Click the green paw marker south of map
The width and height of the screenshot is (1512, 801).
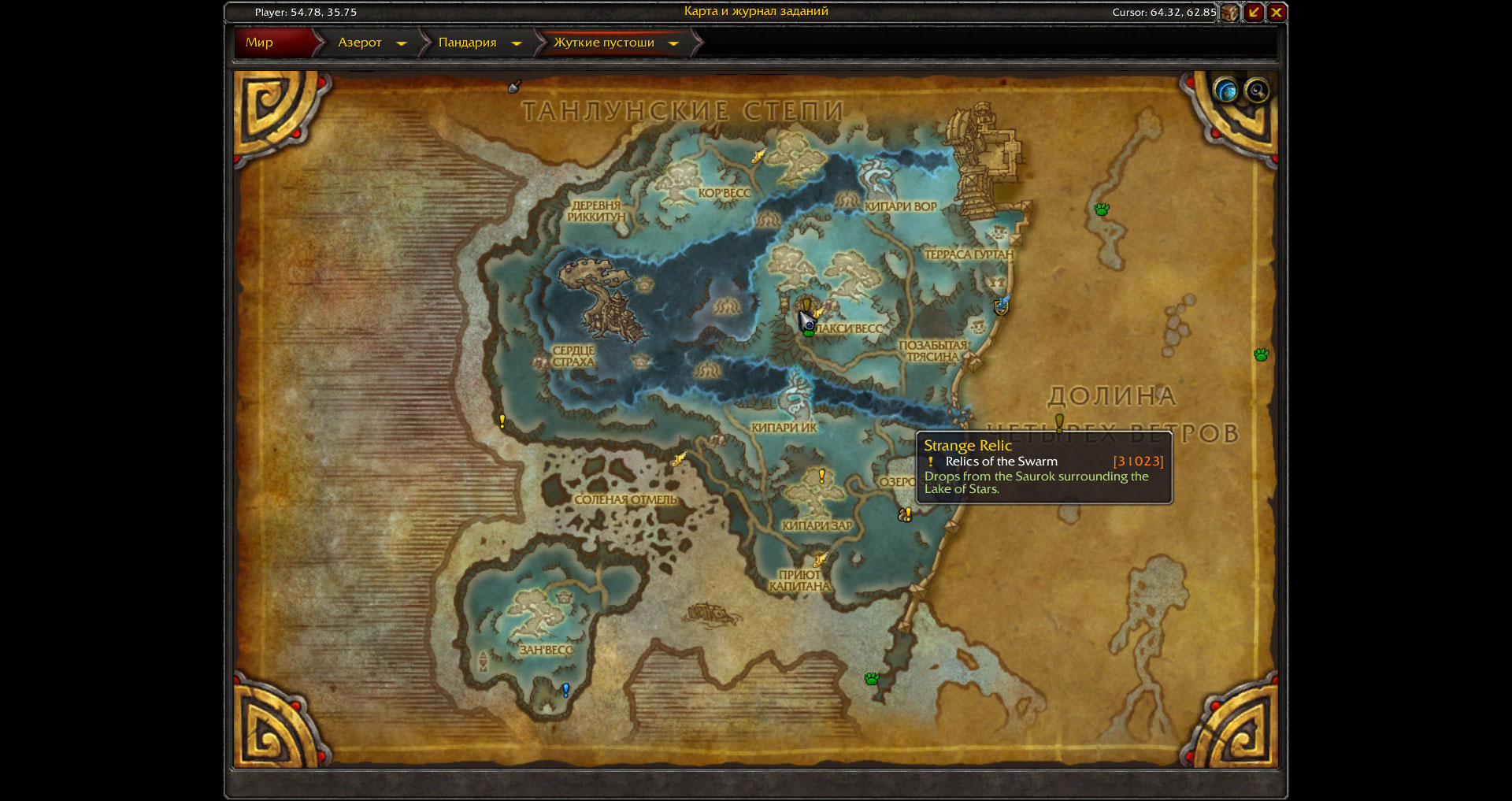pyautogui.click(x=872, y=678)
